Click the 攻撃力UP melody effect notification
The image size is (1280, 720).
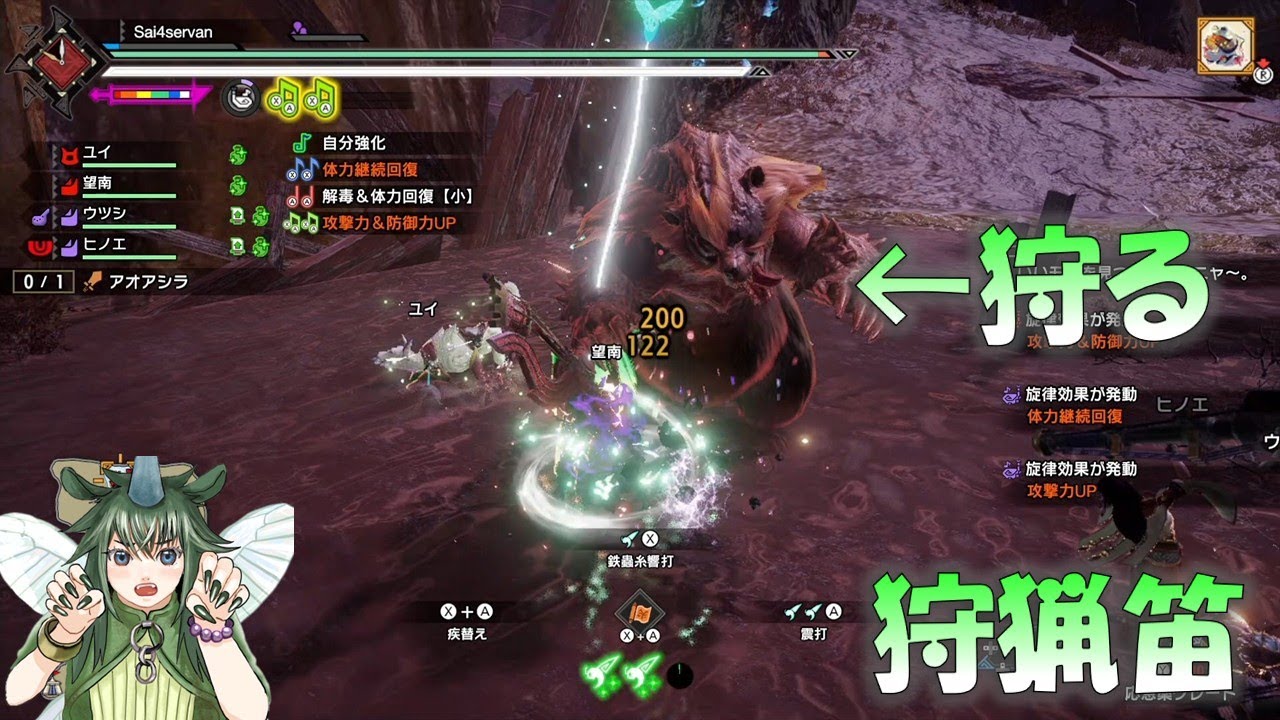point(1063,491)
